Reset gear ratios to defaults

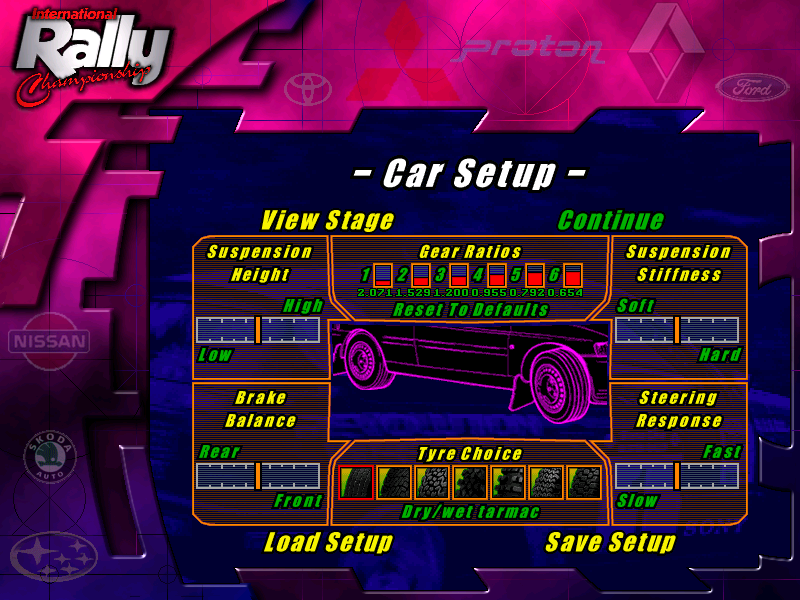tap(470, 310)
